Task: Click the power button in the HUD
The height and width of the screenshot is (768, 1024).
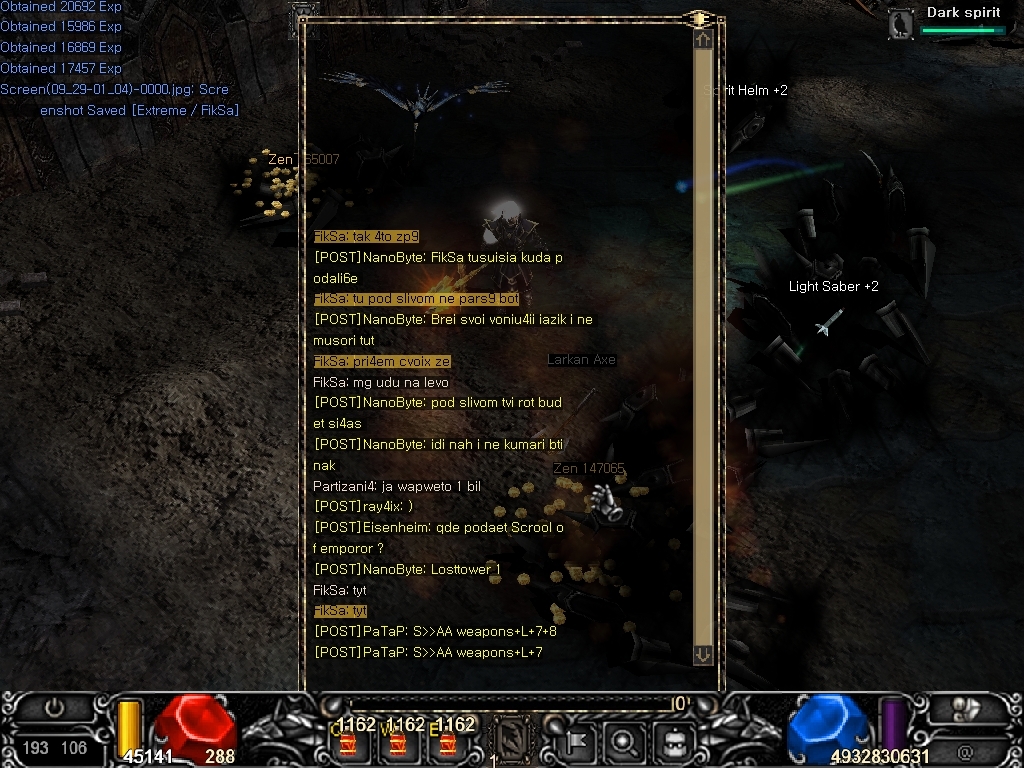Action: coord(54,708)
